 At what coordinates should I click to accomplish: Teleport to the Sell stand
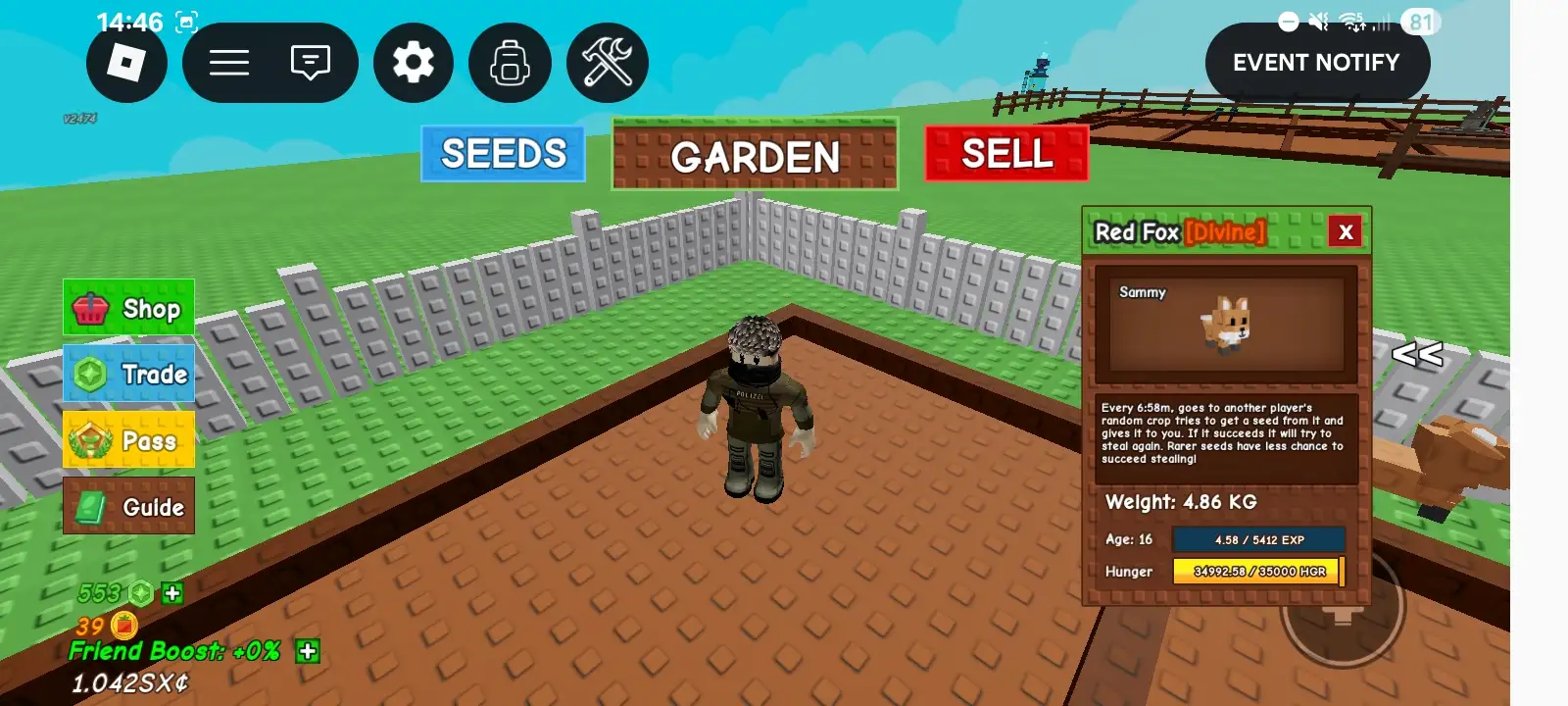(x=1006, y=154)
